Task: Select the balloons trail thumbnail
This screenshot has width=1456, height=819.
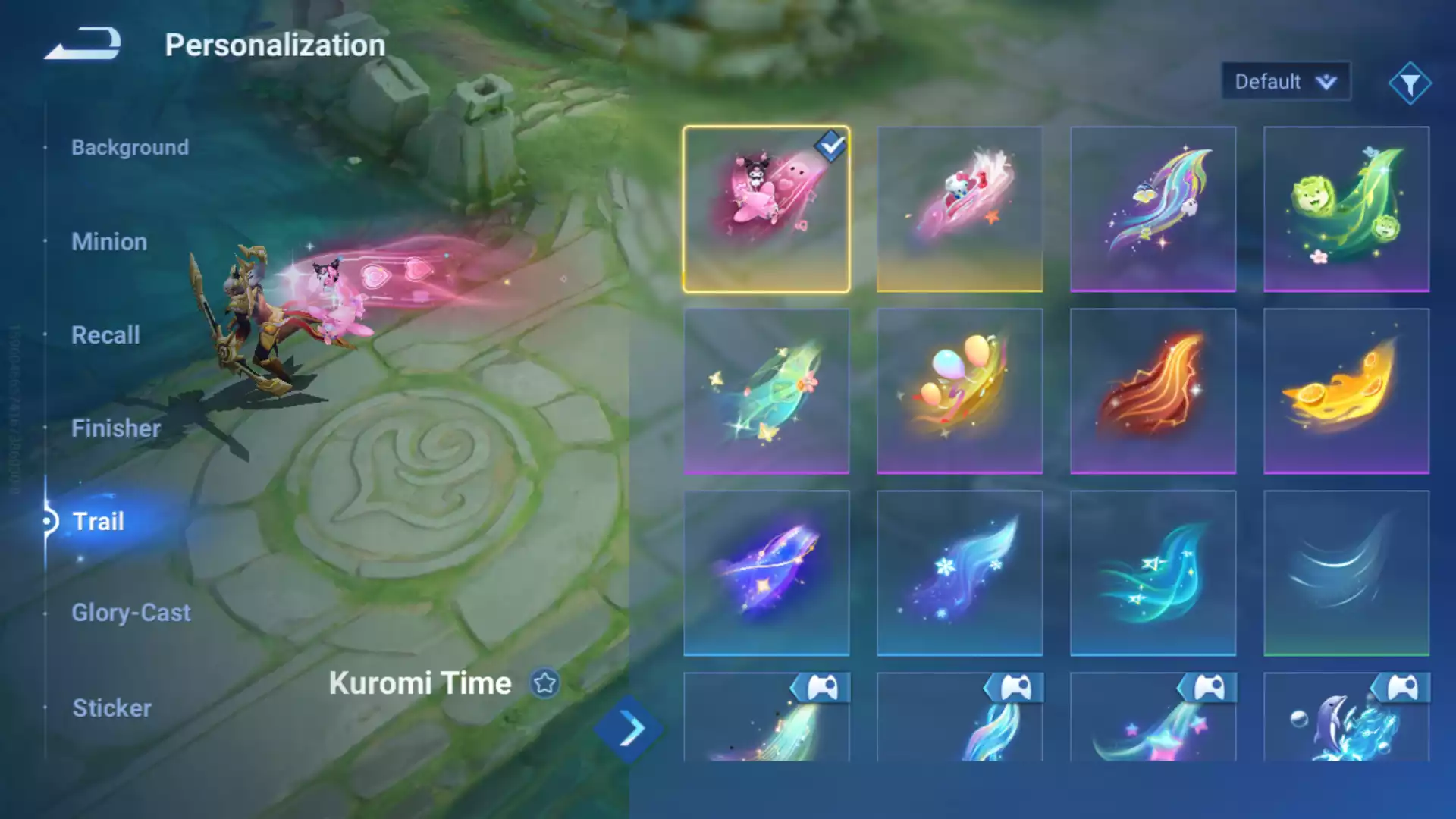Action: click(x=959, y=391)
